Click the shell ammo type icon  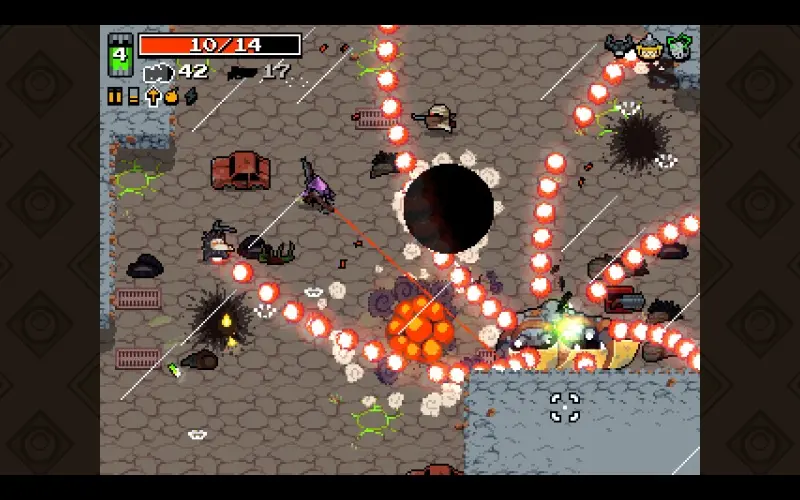133,96
